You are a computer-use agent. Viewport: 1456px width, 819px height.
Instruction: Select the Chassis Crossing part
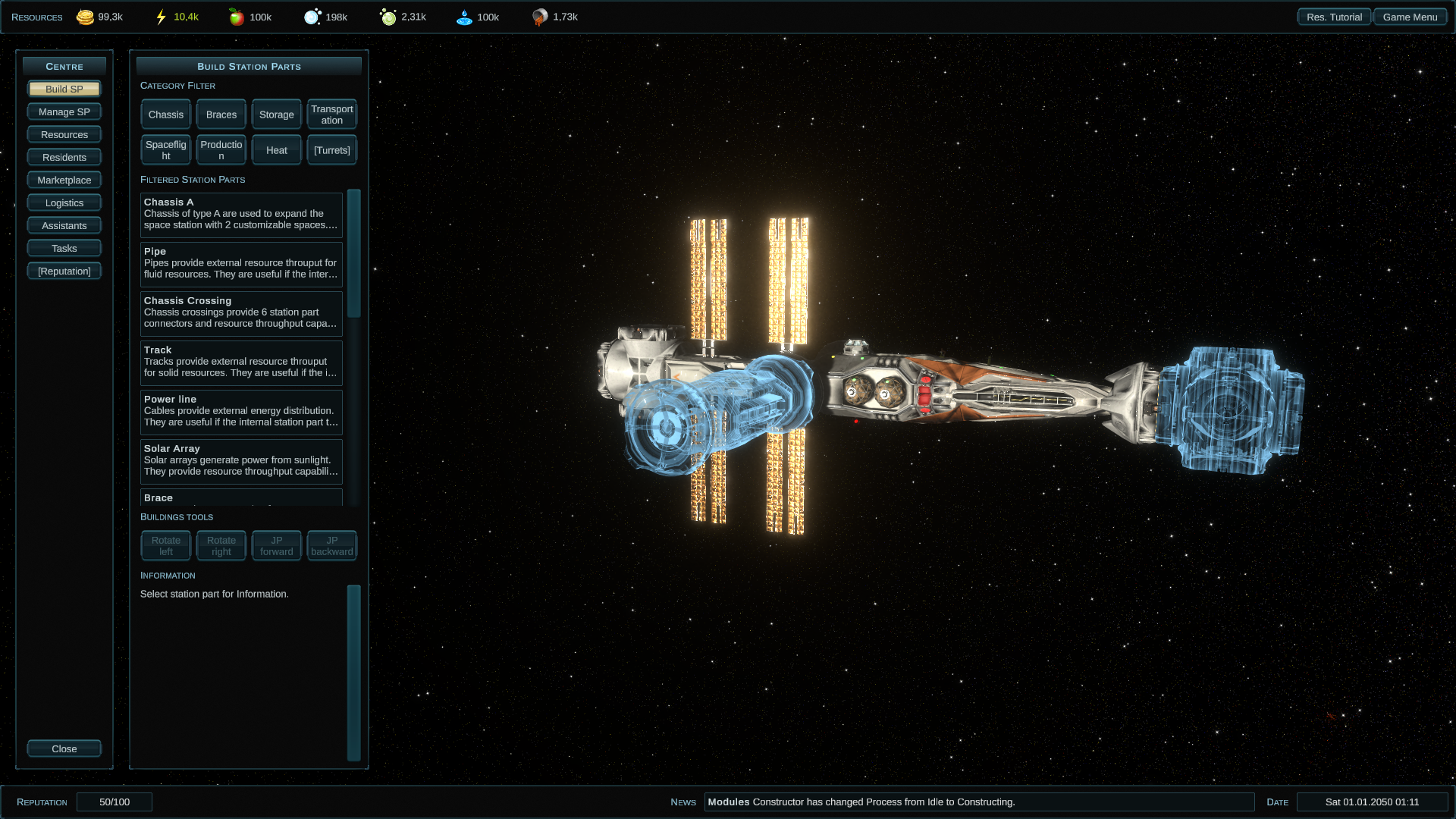click(241, 313)
